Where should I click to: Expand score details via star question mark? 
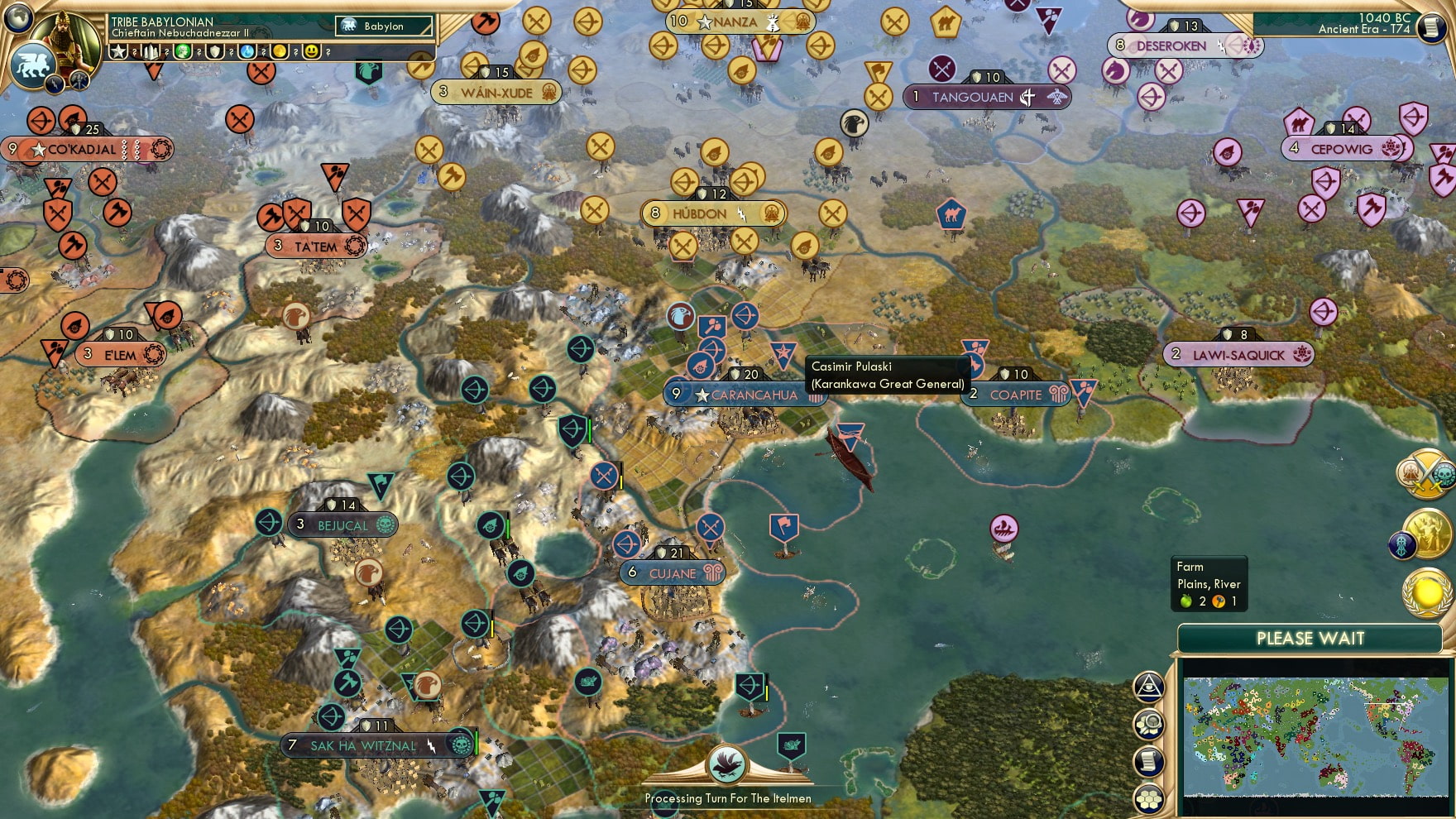(x=135, y=52)
